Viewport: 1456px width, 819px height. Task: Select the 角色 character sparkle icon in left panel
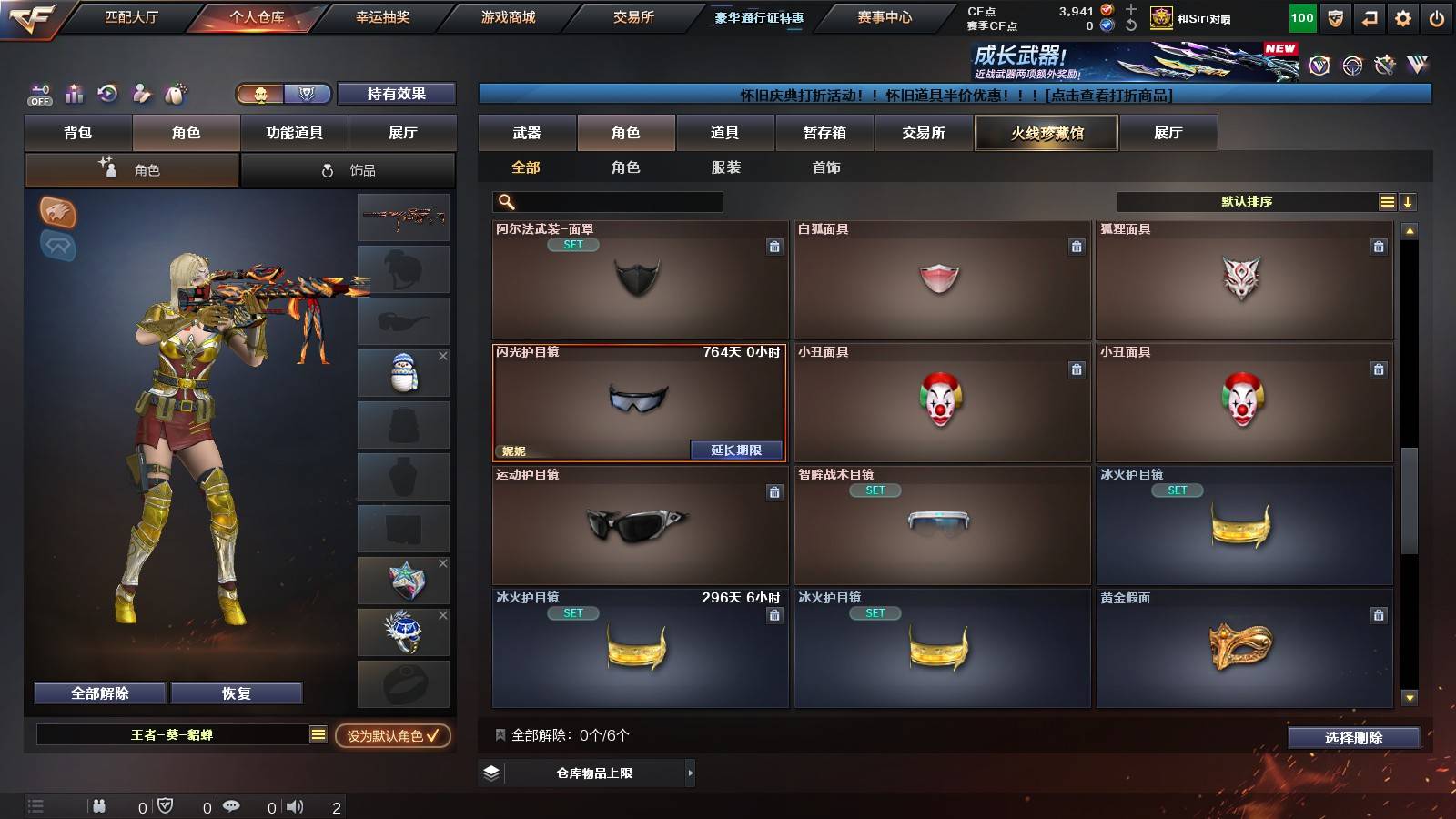106,169
